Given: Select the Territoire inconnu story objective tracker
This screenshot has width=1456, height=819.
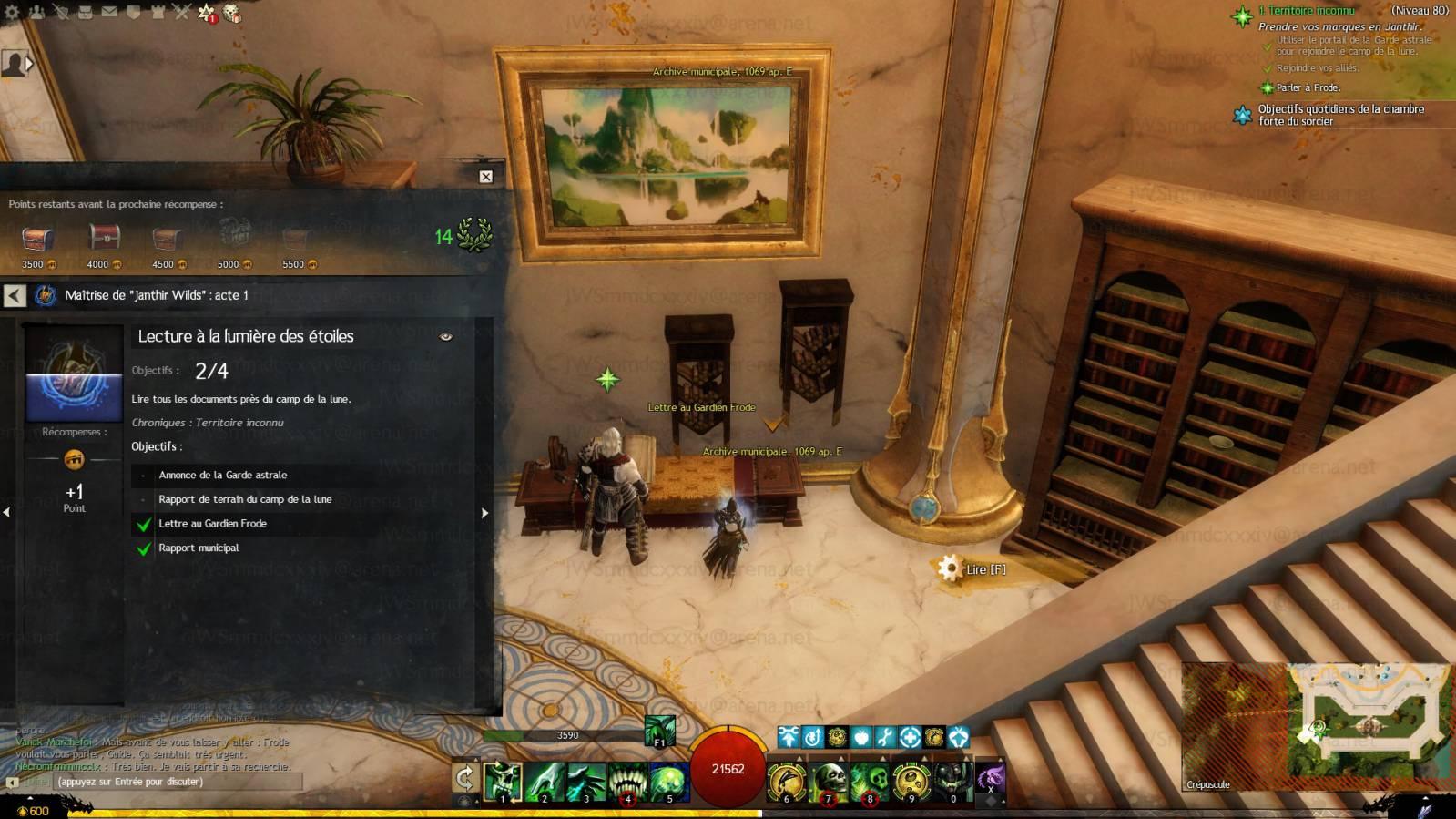Looking at the screenshot, I should click(1306, 11).
